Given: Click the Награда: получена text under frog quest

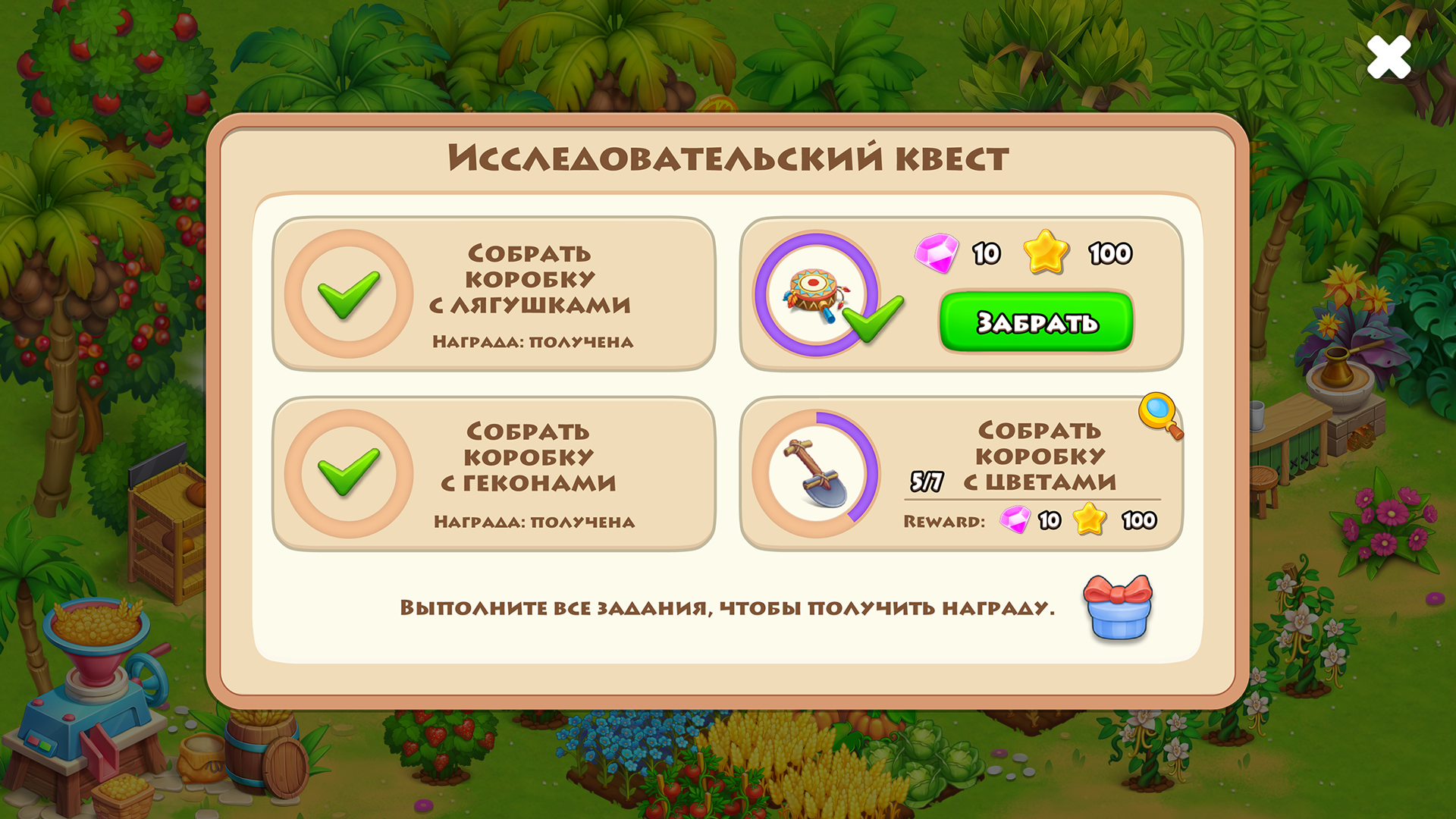Looking at the screenshot, I should point(532,341).
